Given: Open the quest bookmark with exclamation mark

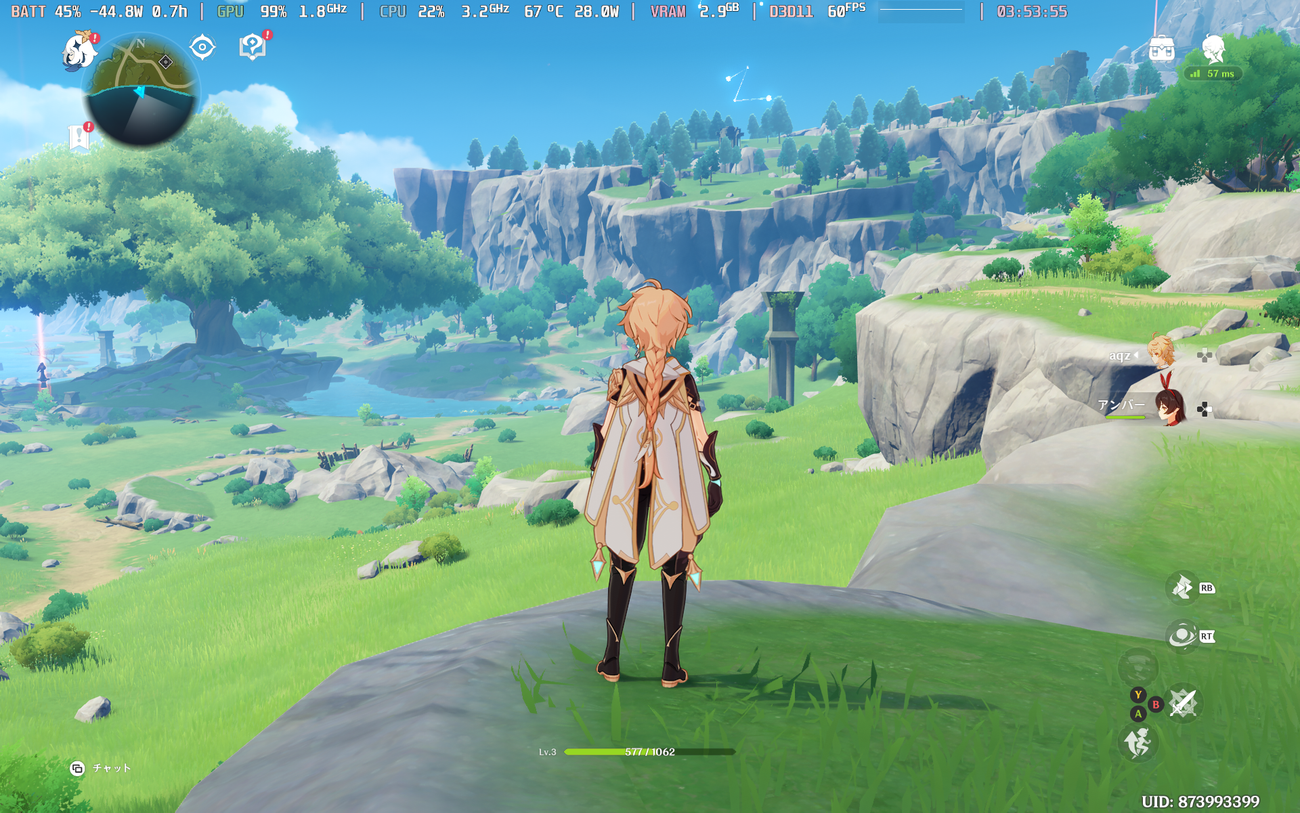Looking at the screenshot, I should (80, 138).
